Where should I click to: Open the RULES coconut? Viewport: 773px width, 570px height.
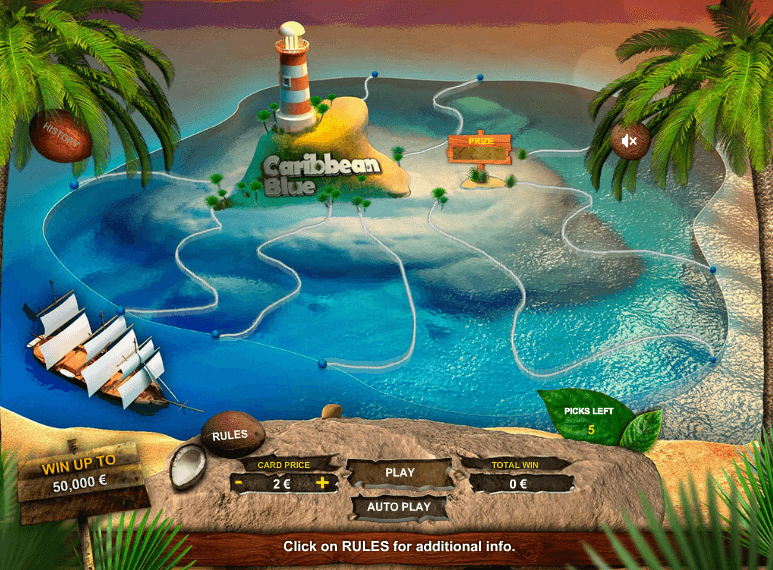coord(232,435)
